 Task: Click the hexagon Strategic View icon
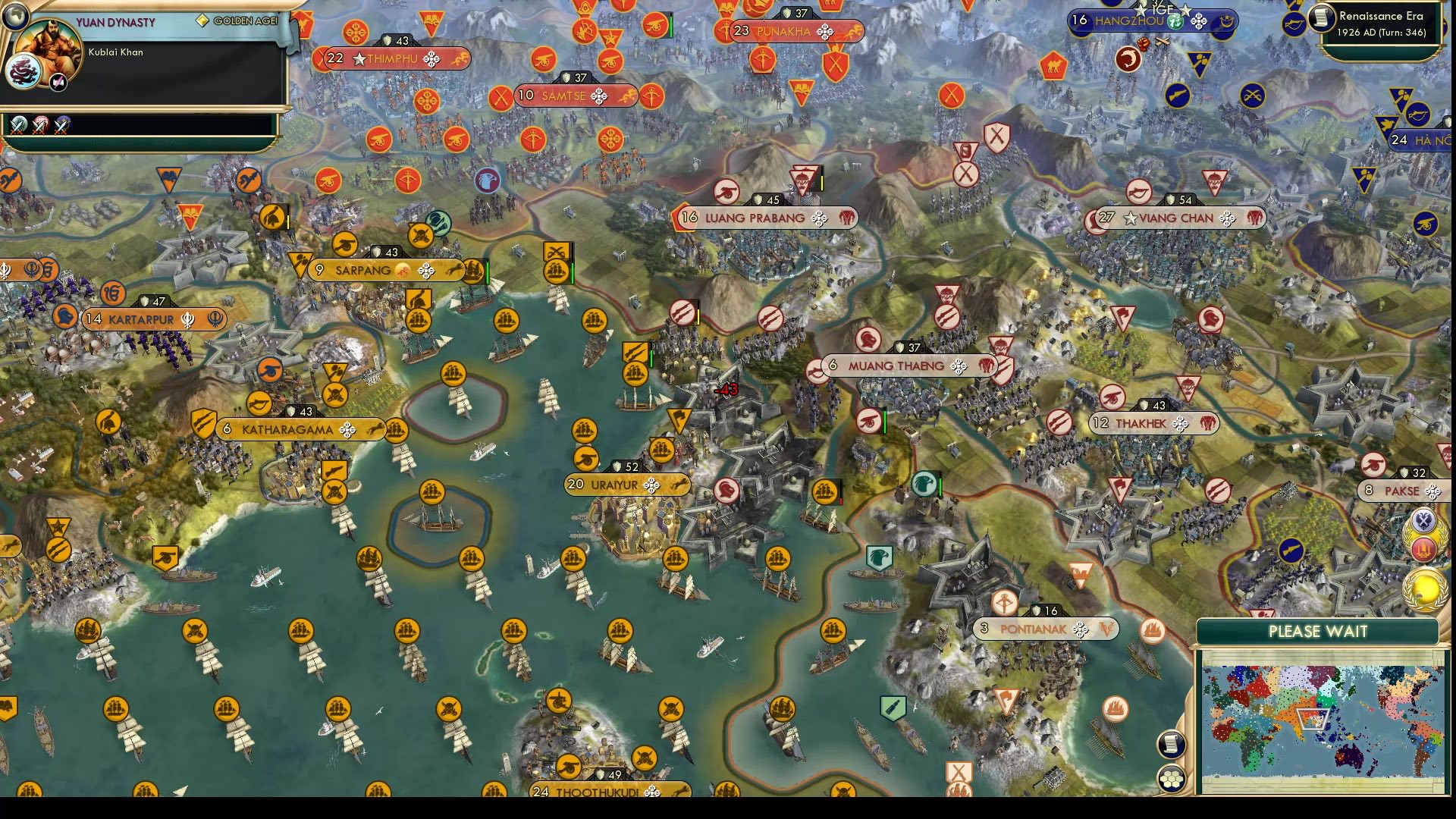[1170, 776]
